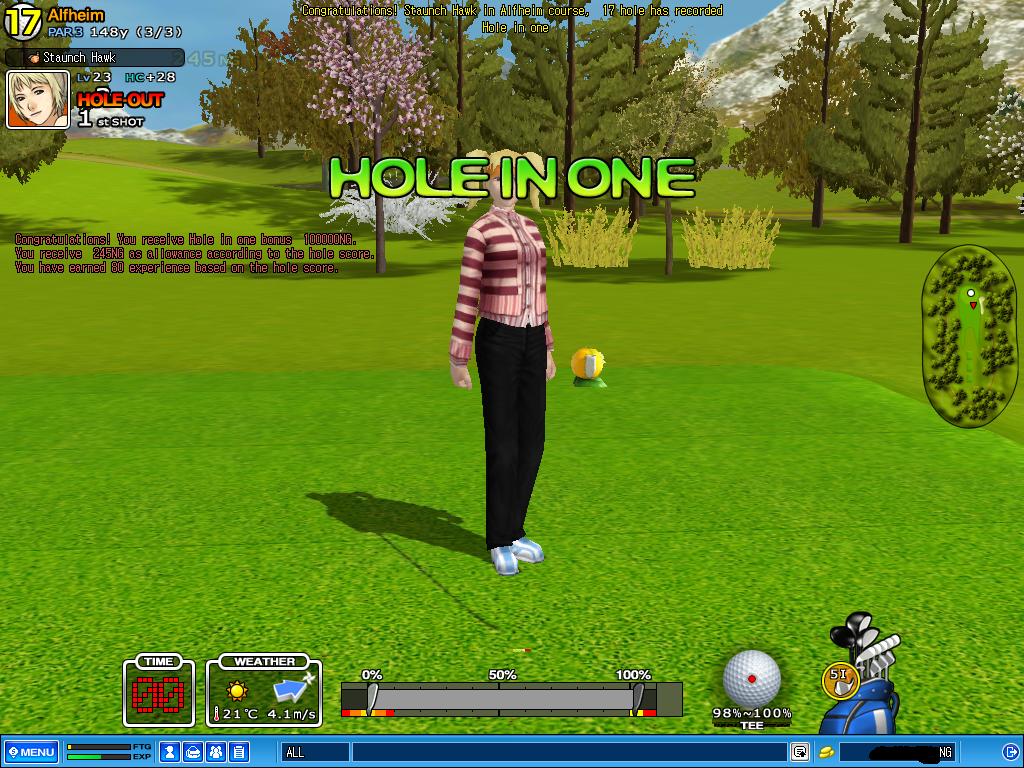This screenshot has height=768, width=1024.
Task: Click the toolbar icon beside the profile icon
Action: [193, 752]
